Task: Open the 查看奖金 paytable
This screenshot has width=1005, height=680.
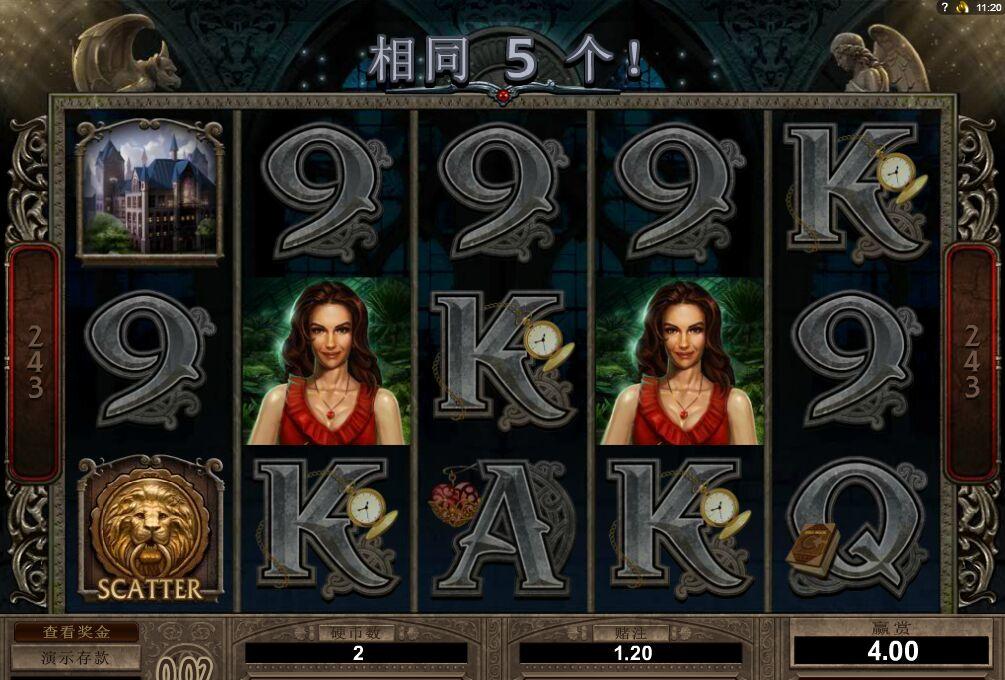Action: coord(76,633)
